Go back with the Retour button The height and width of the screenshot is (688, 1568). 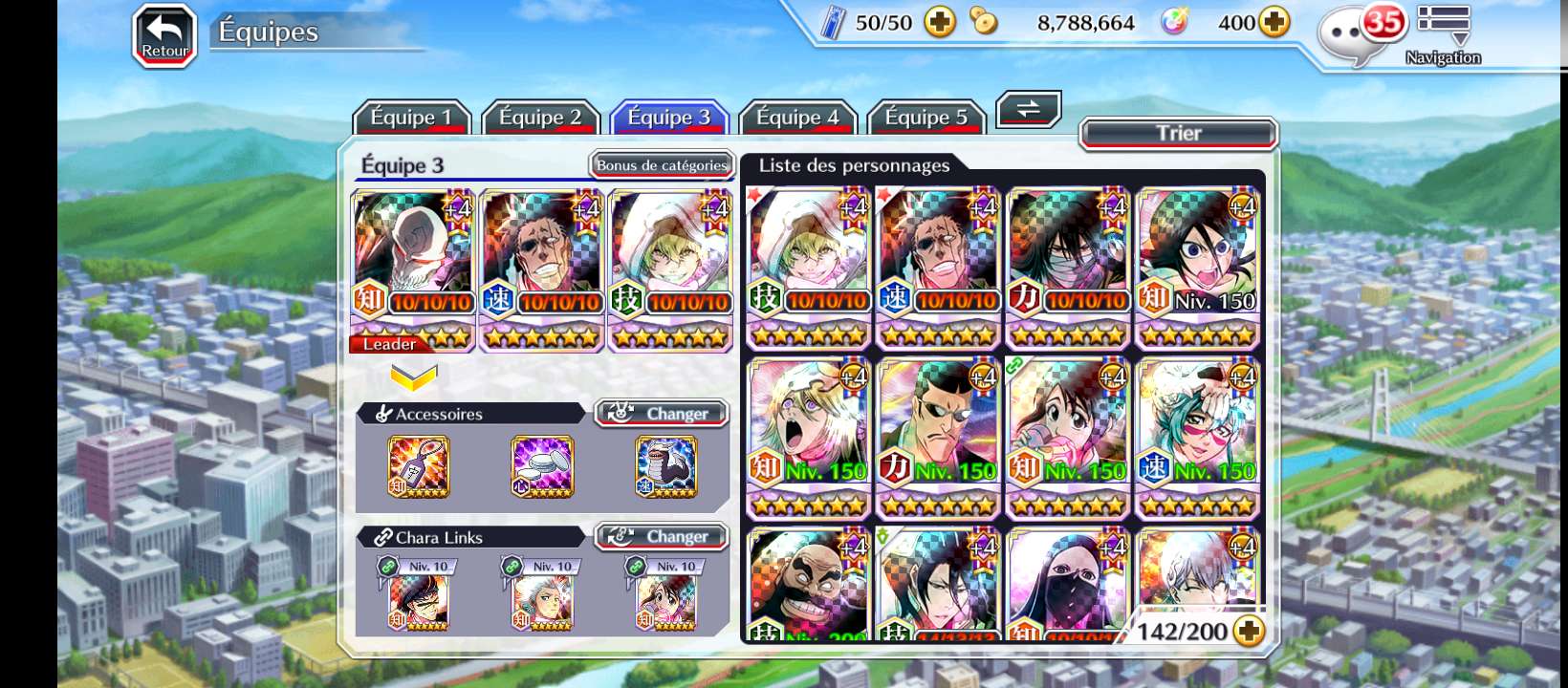164,37
